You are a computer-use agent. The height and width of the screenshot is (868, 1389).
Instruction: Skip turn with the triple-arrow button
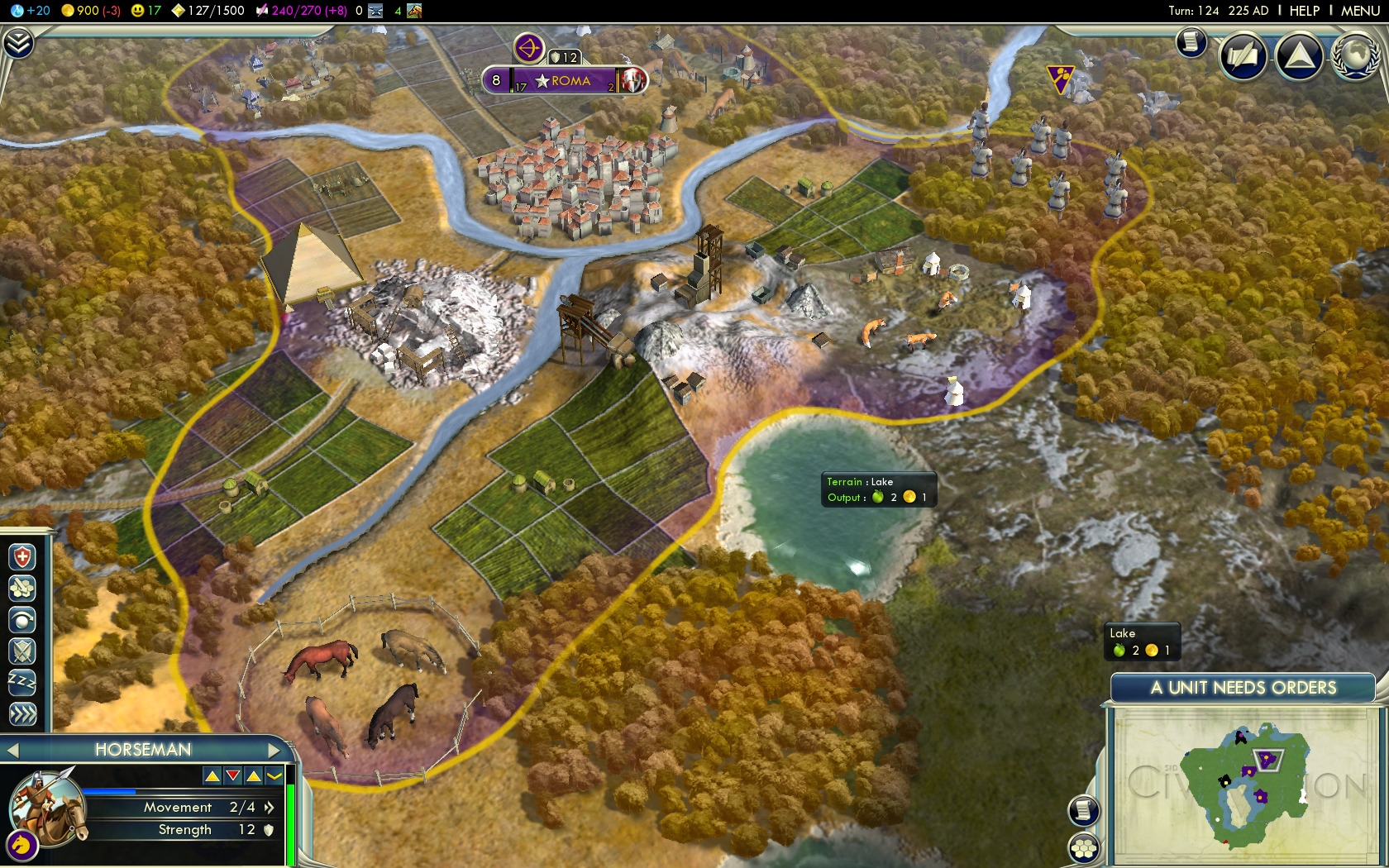coord(22,713)
